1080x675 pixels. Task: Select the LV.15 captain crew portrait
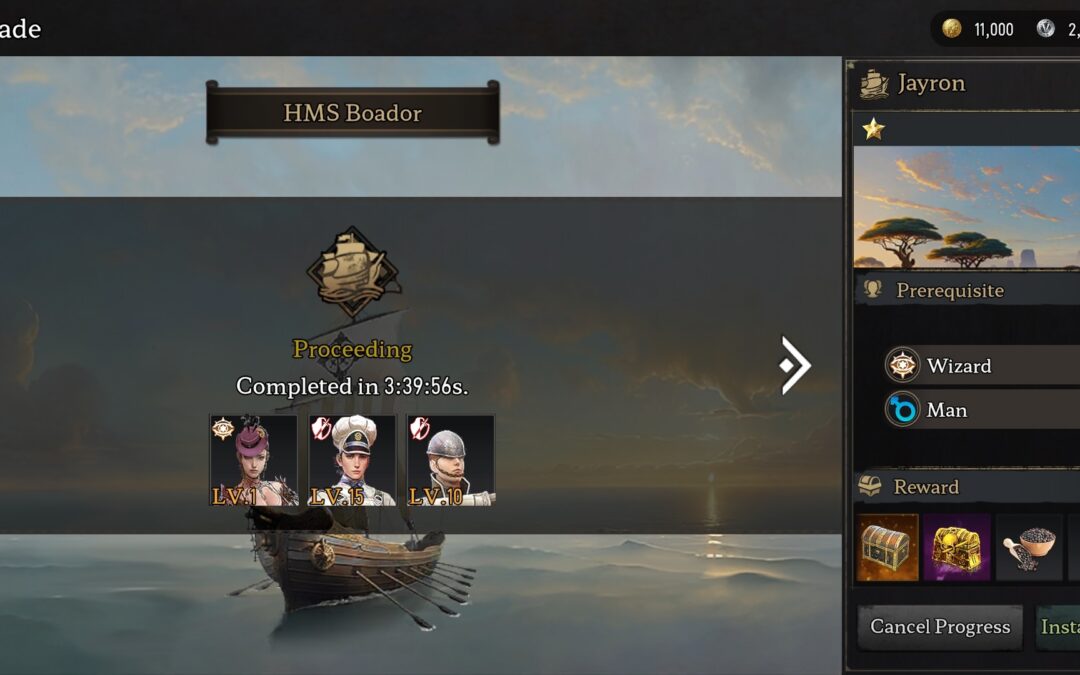352,460
